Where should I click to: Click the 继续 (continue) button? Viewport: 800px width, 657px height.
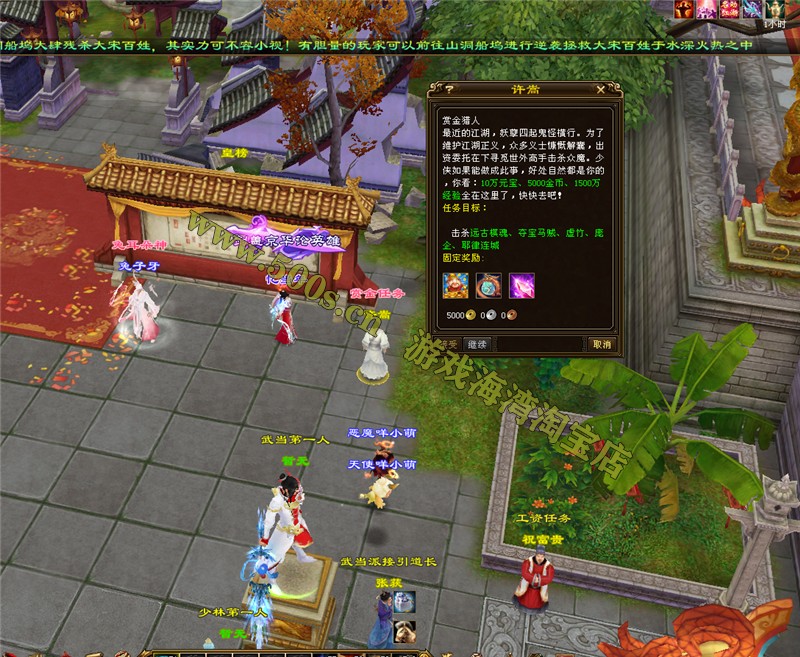coord(476,344)
